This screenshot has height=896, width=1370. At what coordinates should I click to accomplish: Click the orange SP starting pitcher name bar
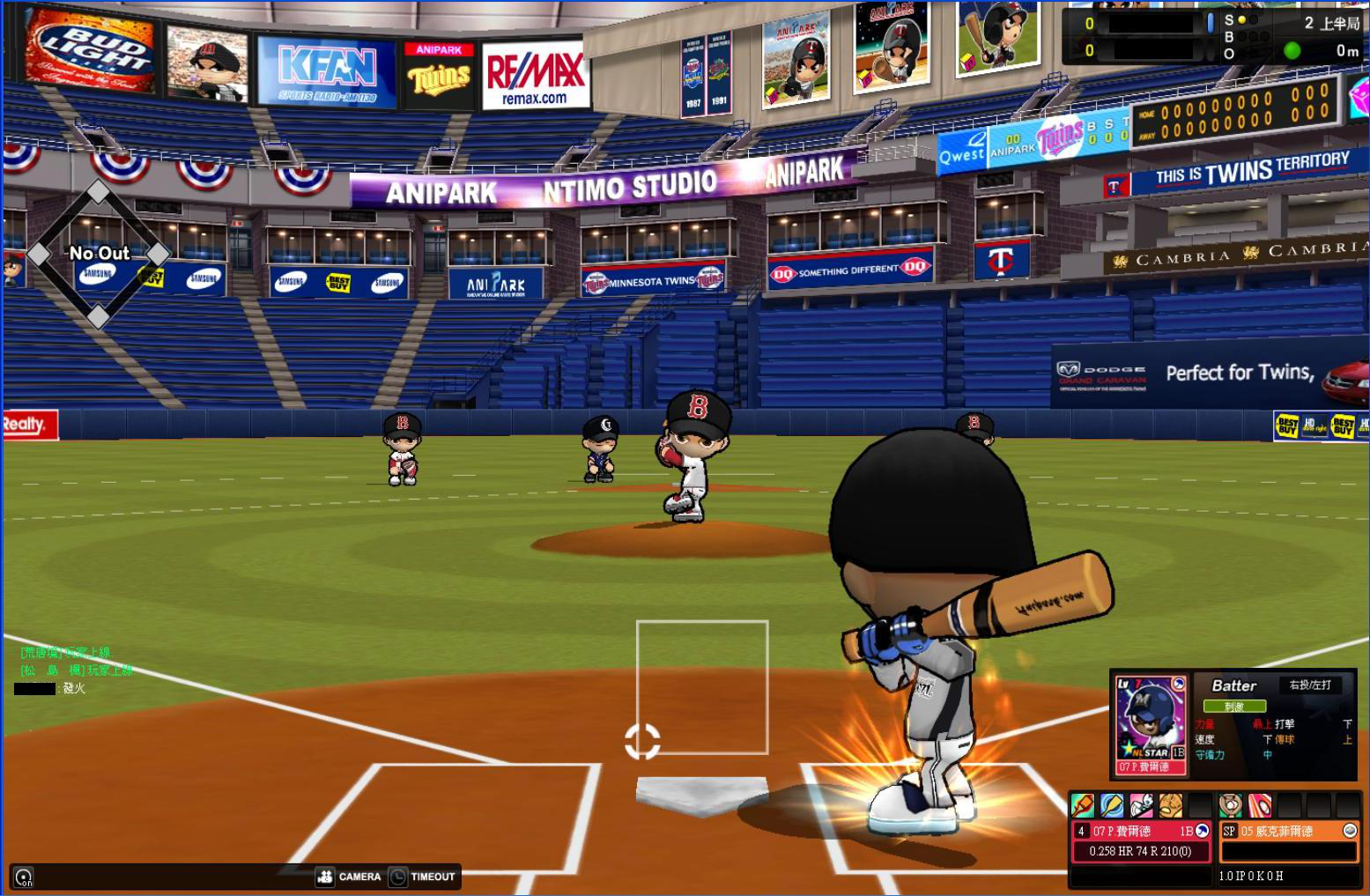(1289, 831)
